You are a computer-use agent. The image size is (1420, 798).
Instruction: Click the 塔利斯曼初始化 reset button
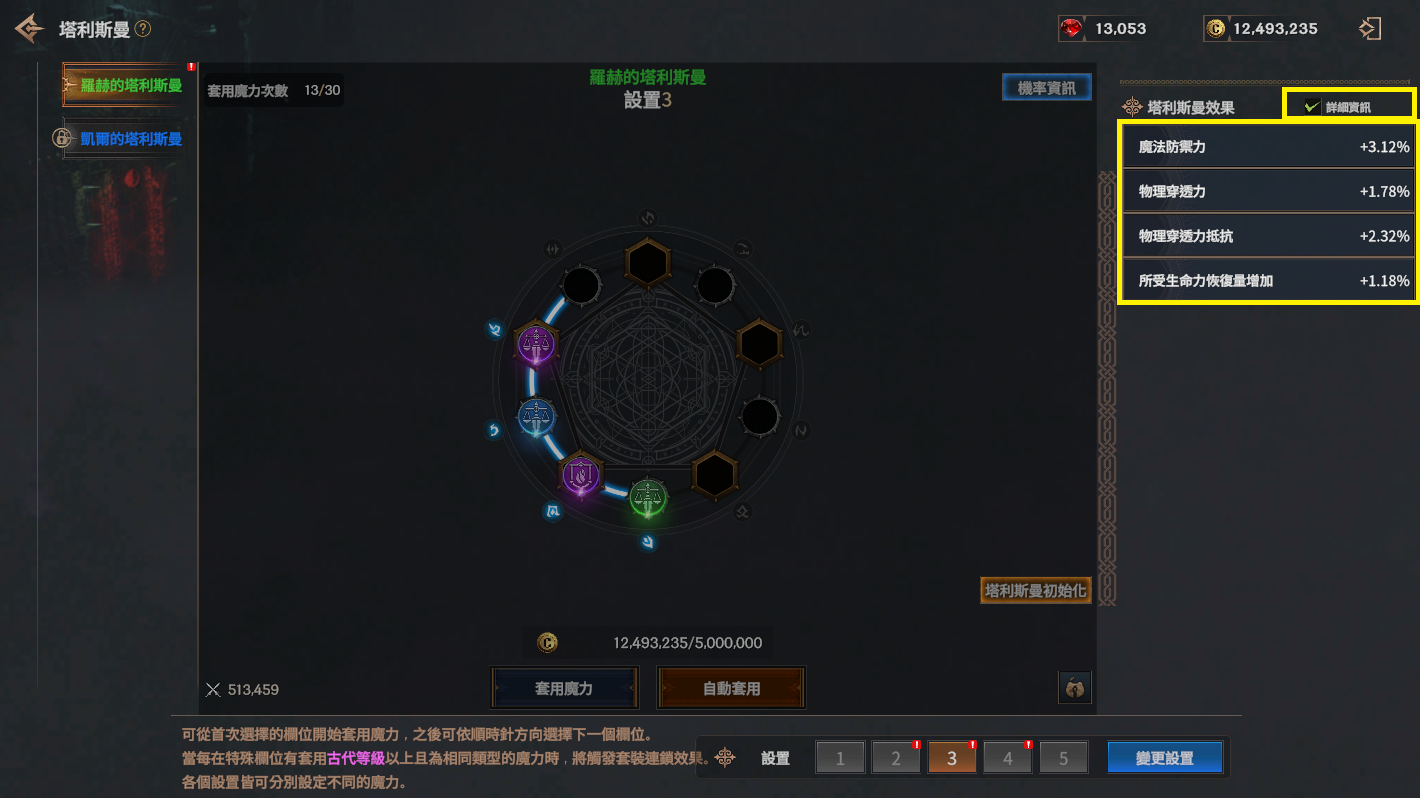pos(1035,591)
